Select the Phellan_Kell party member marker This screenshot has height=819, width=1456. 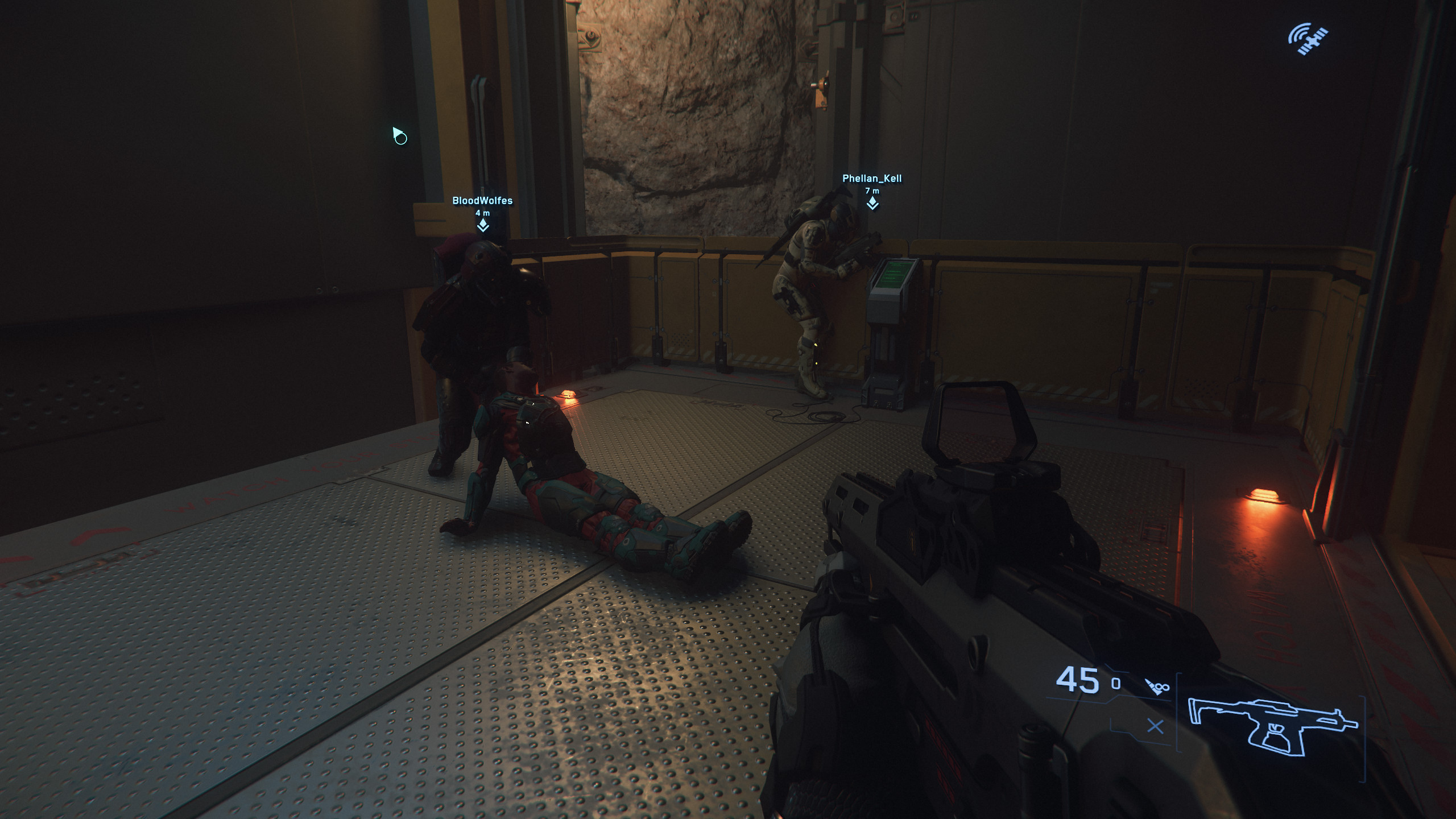[872, 203]
